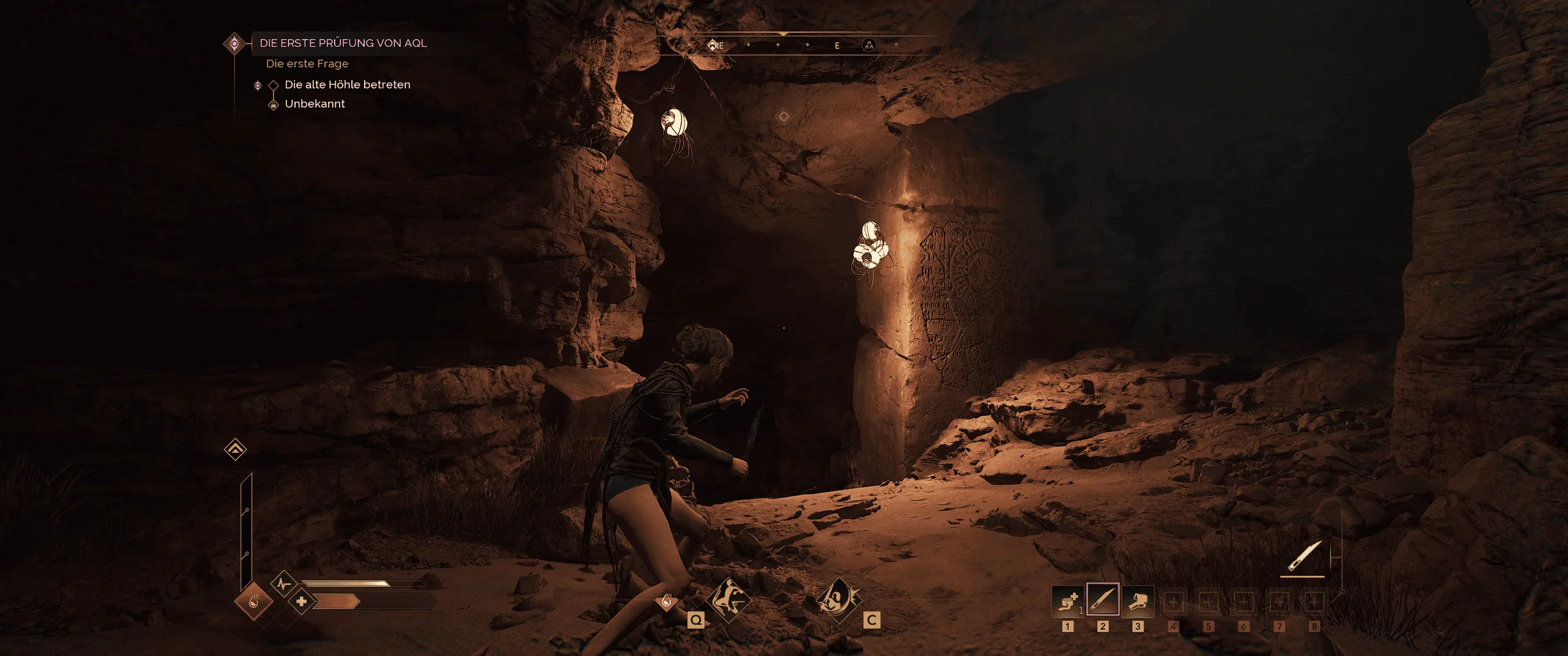Activate the crouching figure ability icon
This screenshot has width=1568, height=656.
pos(728,600)
